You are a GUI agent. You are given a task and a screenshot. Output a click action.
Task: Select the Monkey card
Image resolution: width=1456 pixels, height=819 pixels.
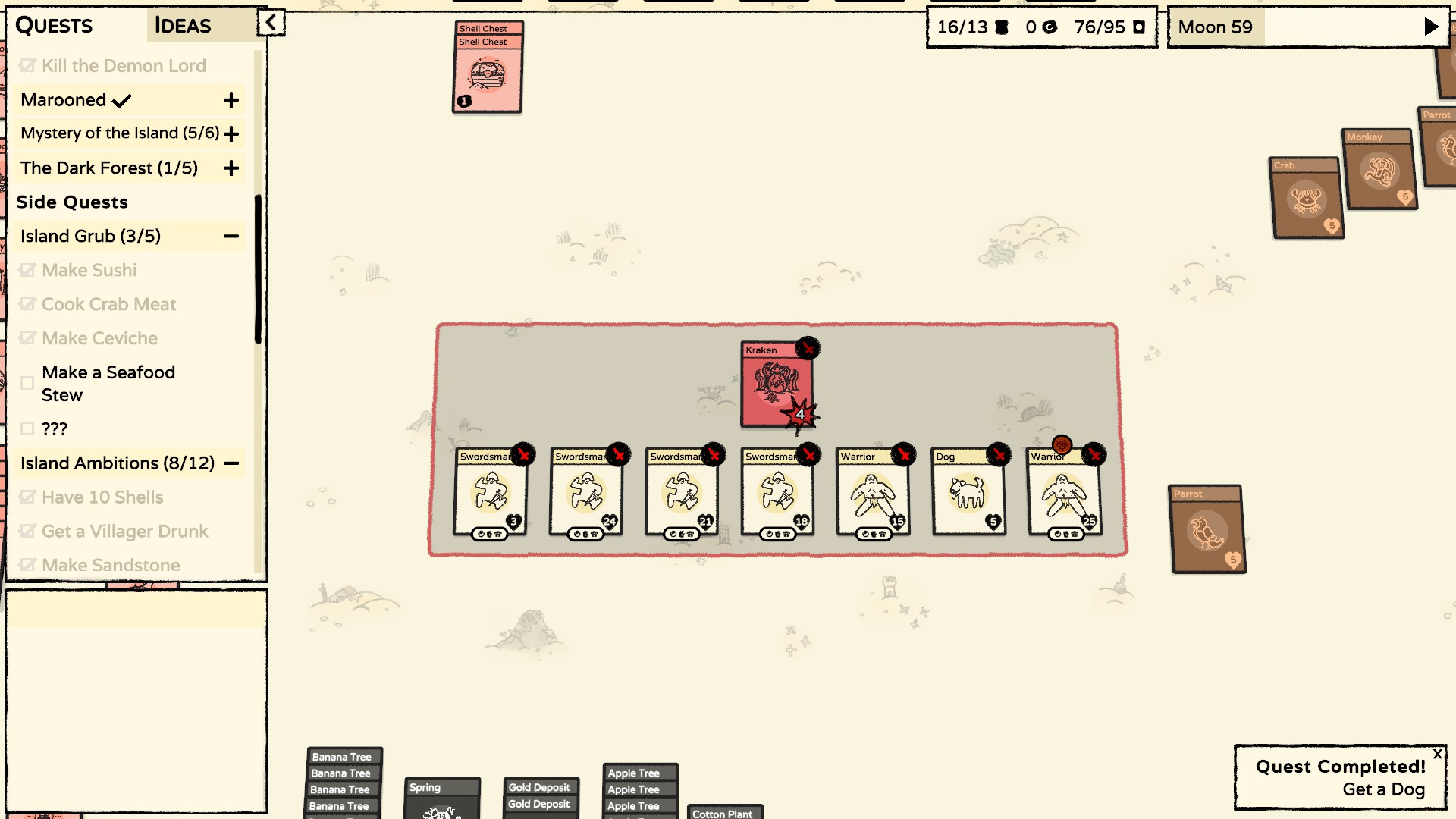(1379, 171)
